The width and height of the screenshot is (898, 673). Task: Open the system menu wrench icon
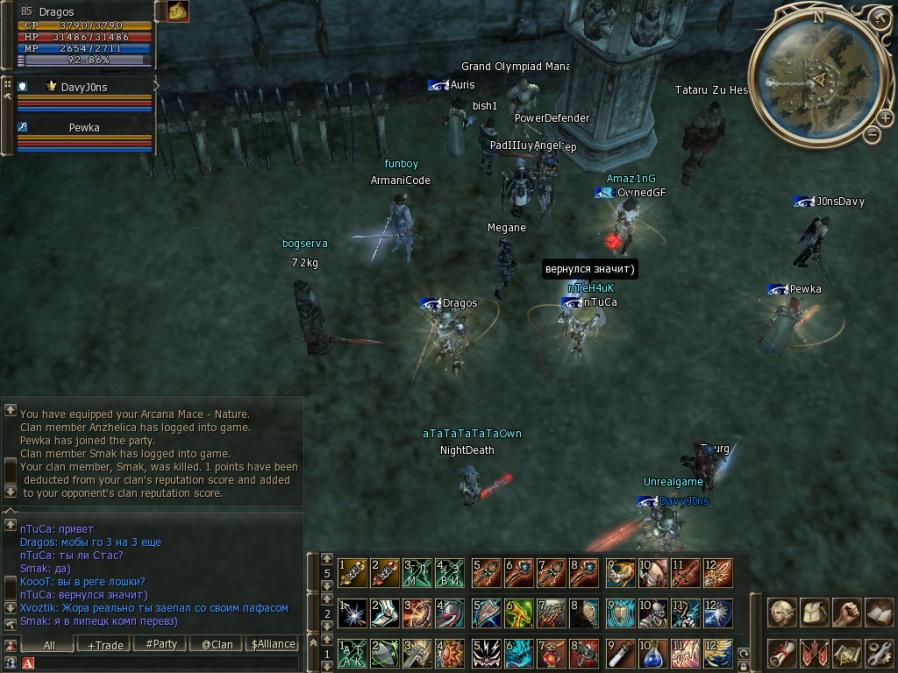point(878,653)
